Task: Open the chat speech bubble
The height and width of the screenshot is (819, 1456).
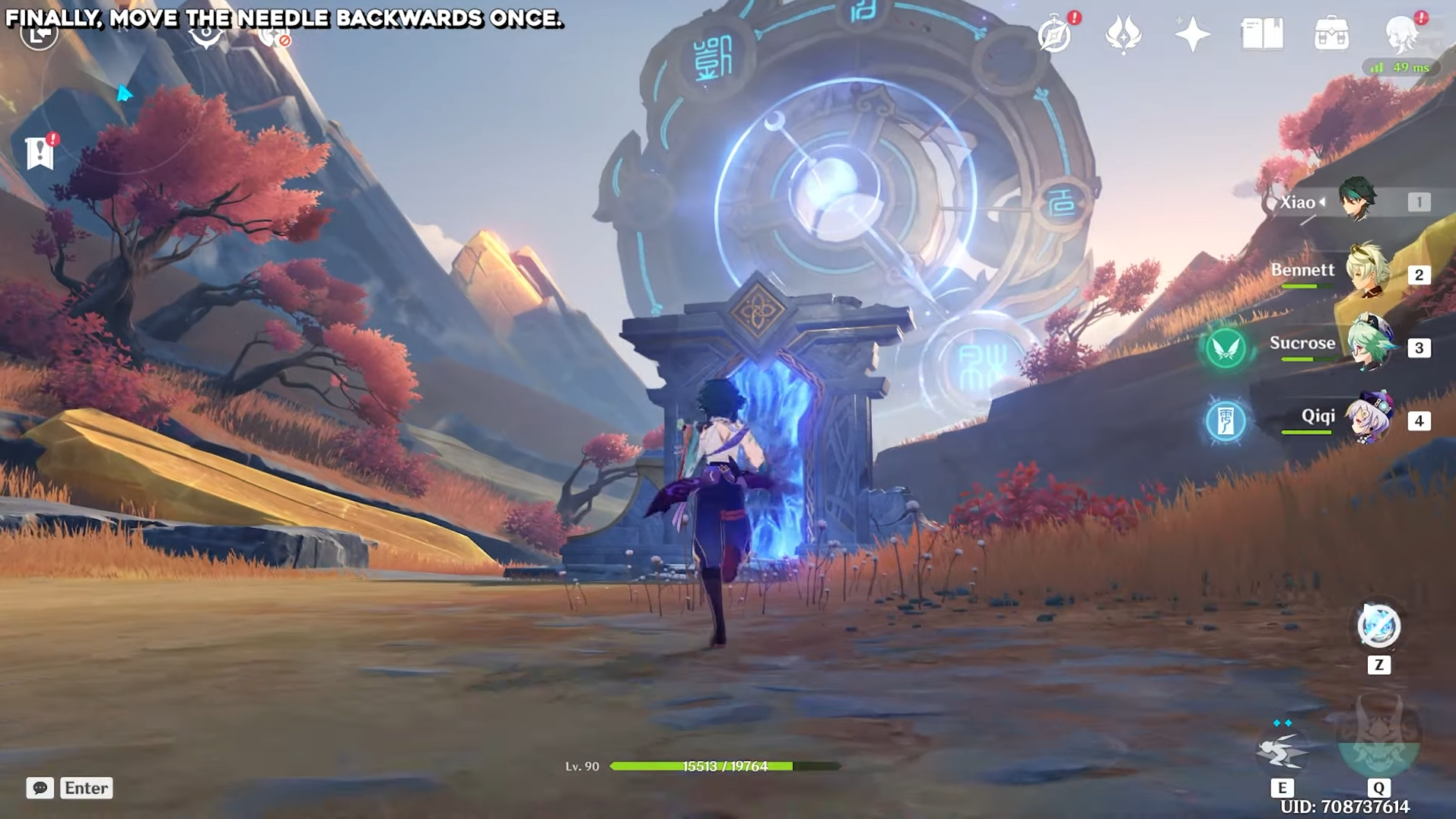Action: (40, 788)
